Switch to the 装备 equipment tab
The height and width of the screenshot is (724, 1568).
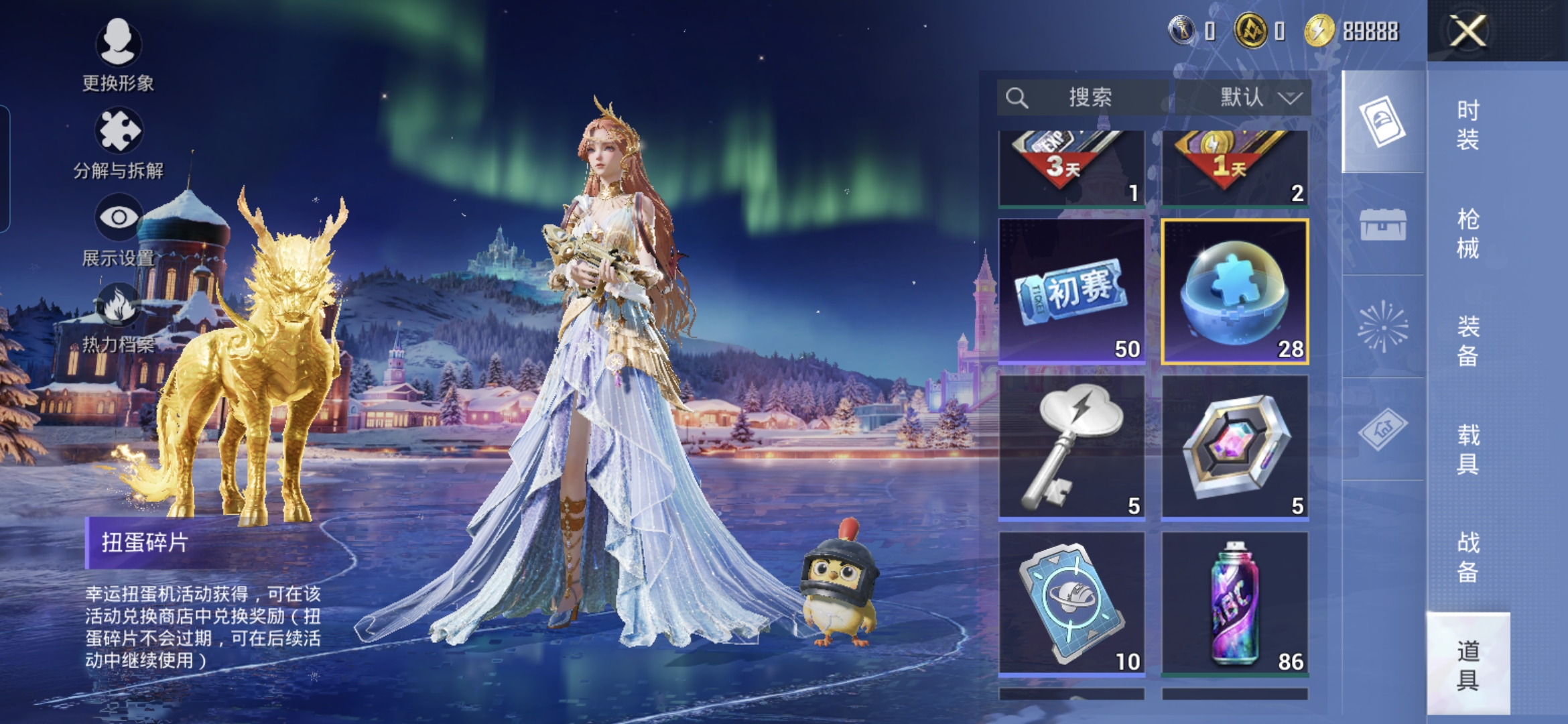tap(1467, 341)
